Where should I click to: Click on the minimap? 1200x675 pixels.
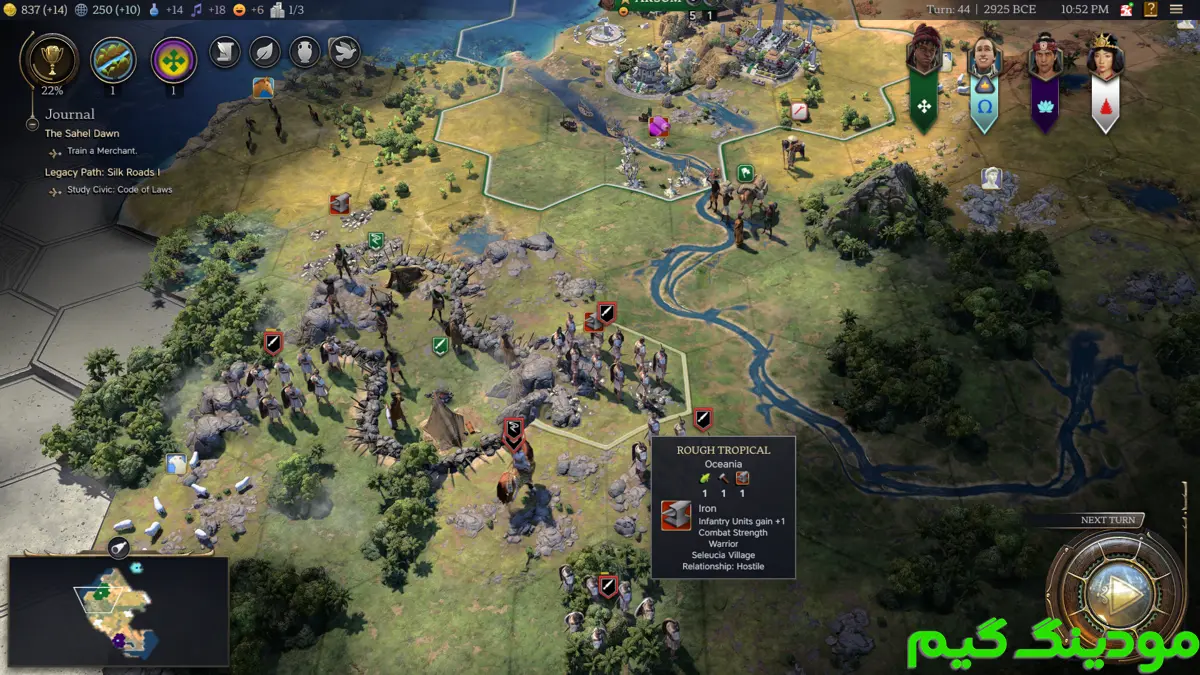click(118, 611)
